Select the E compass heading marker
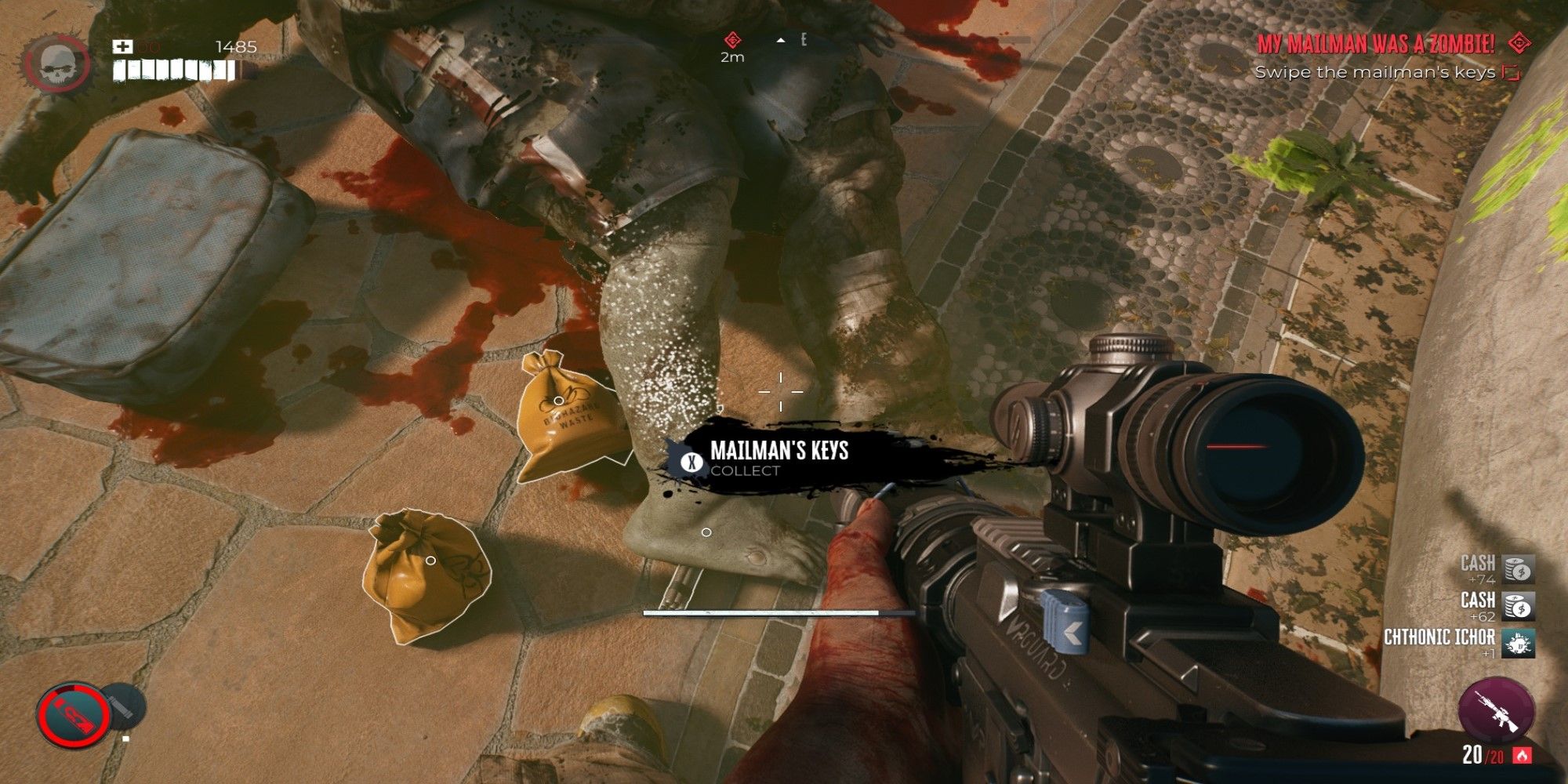 click(803, 39)
